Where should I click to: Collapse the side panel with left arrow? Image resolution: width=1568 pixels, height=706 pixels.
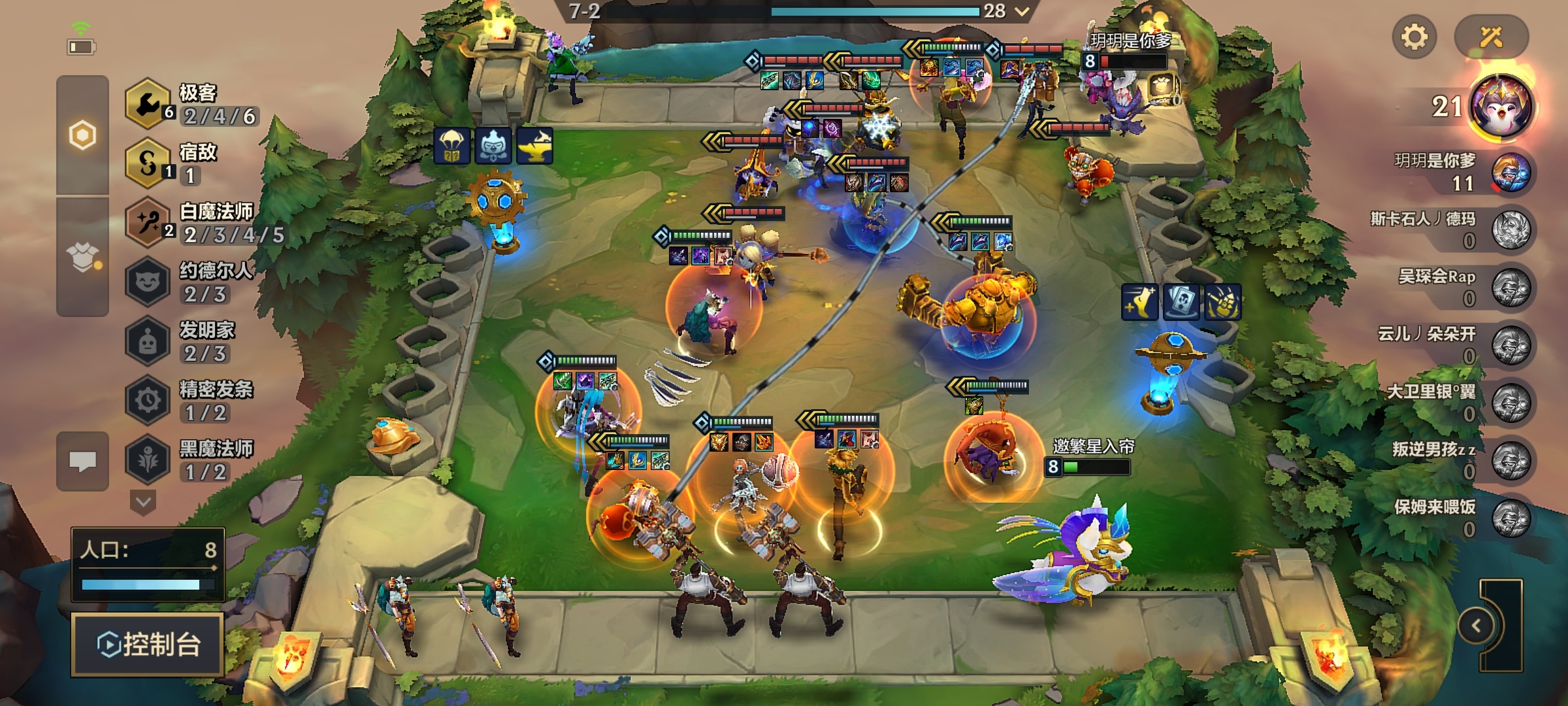click(1477, 626)
